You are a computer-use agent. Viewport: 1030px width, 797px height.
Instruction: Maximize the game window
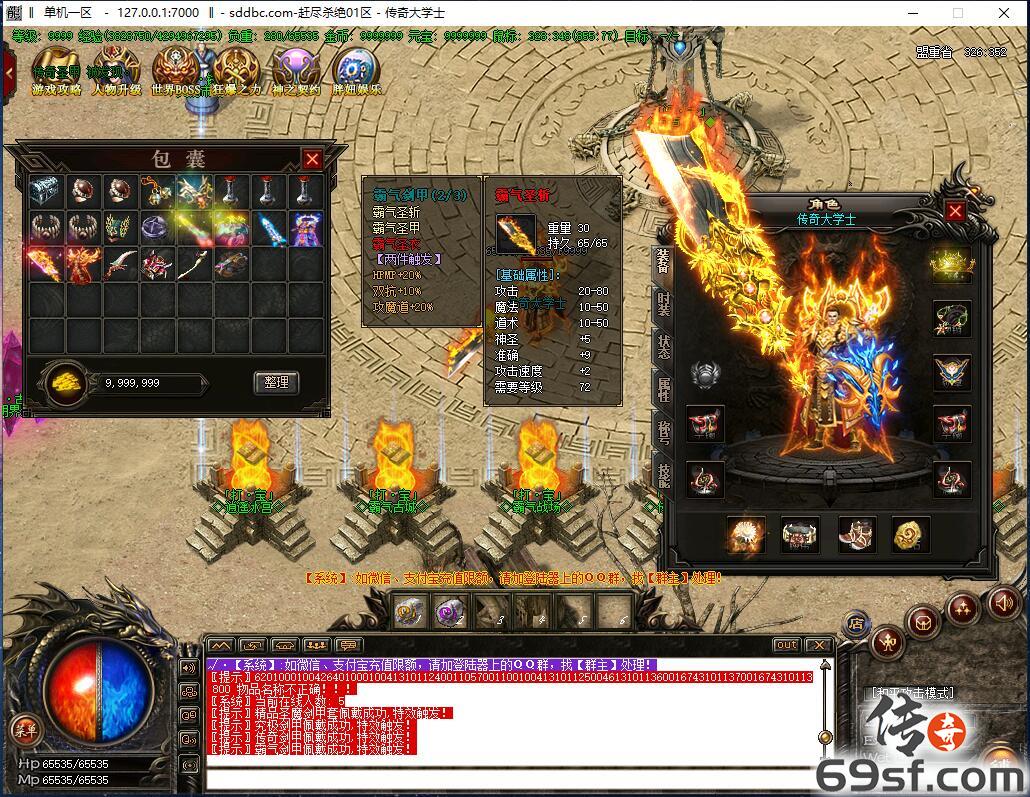click(x=957, y=13)
